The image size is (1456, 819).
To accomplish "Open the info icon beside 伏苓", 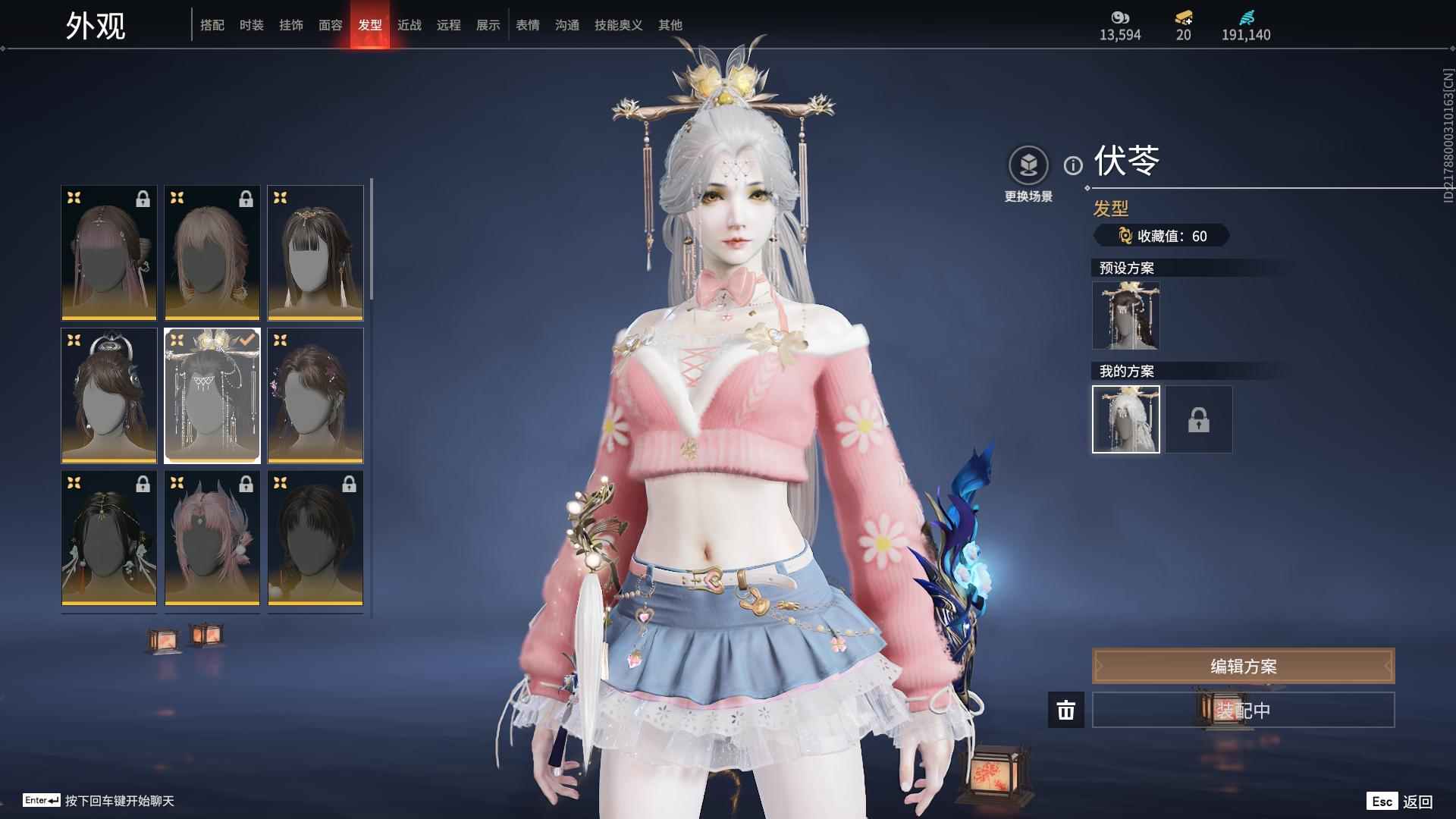I will [1073, 165].
